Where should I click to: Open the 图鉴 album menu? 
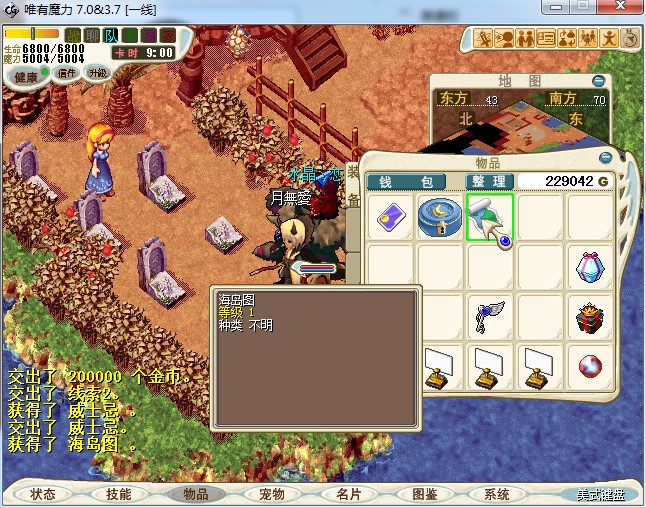[424, 494]
